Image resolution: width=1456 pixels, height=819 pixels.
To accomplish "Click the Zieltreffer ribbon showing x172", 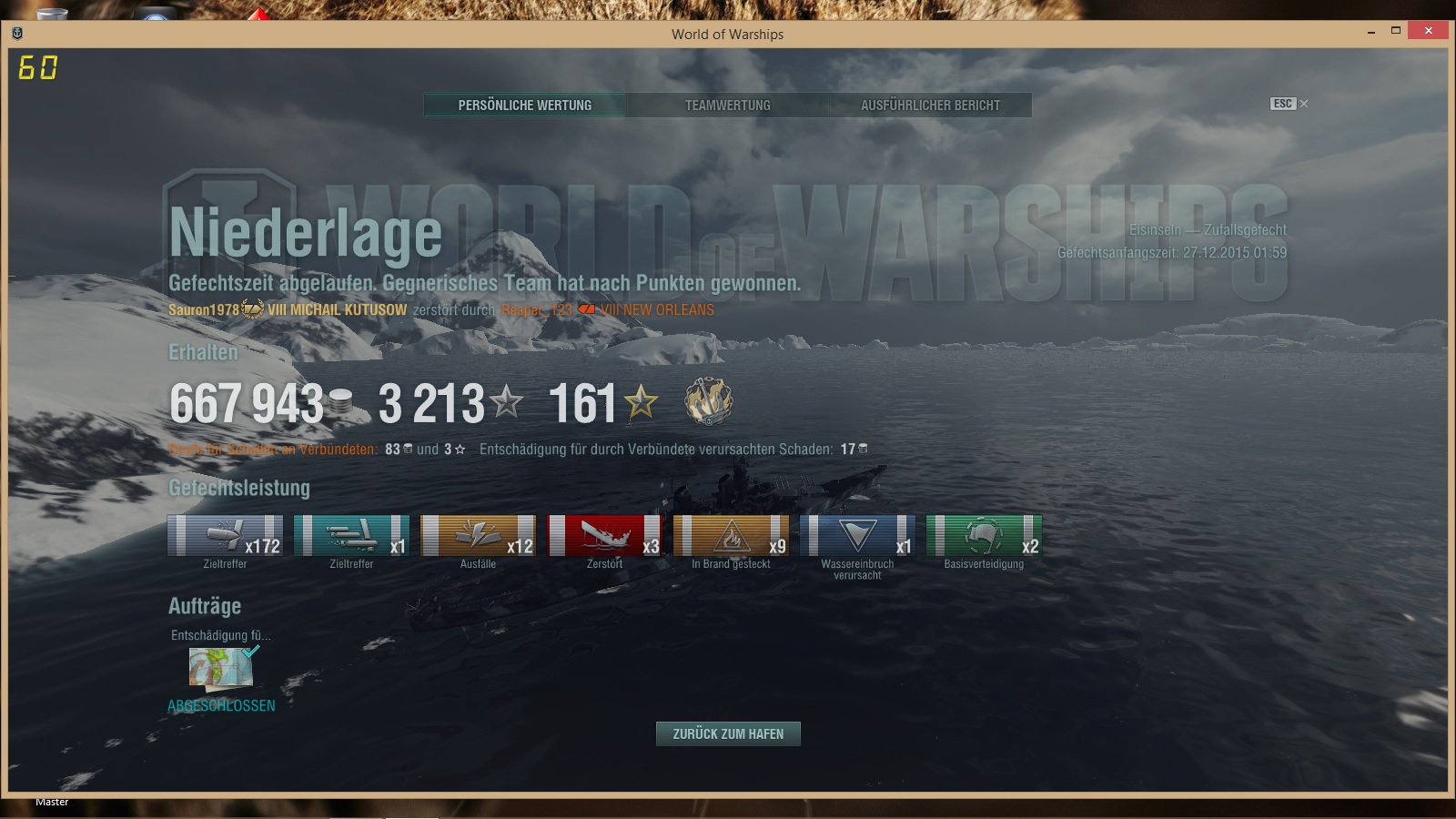I will pos(225,535).
